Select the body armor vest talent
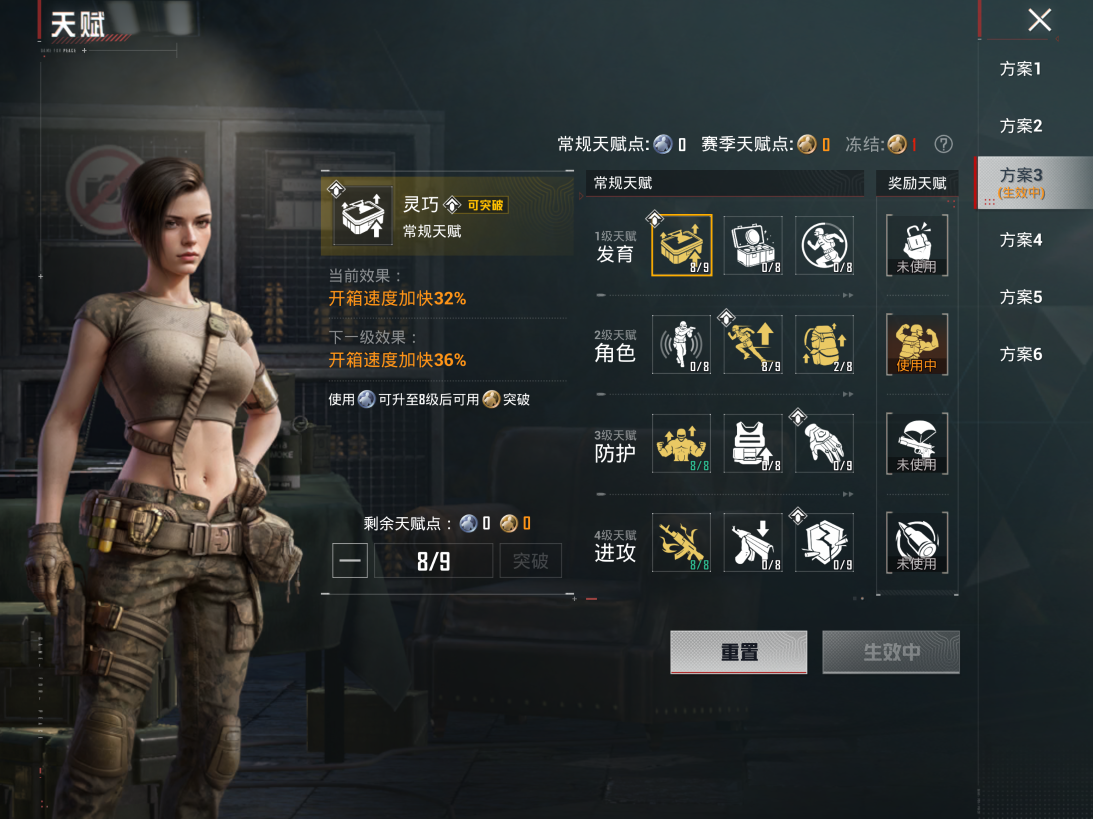1093x819 pixels. click(753, 443)
